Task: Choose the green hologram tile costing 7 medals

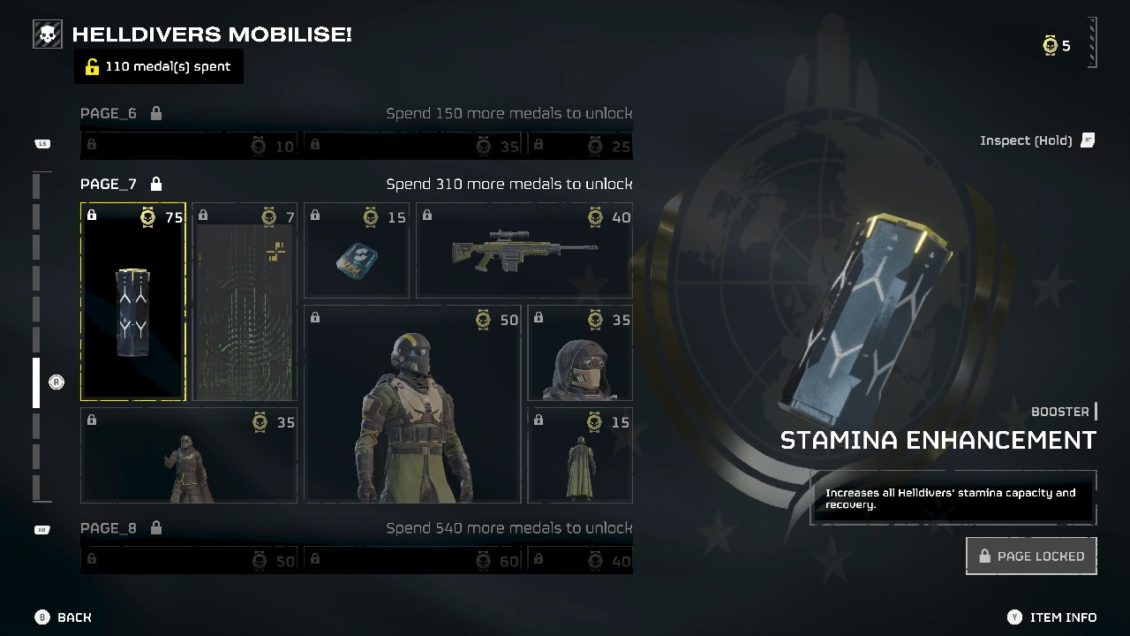Action: tap(244, 301)
